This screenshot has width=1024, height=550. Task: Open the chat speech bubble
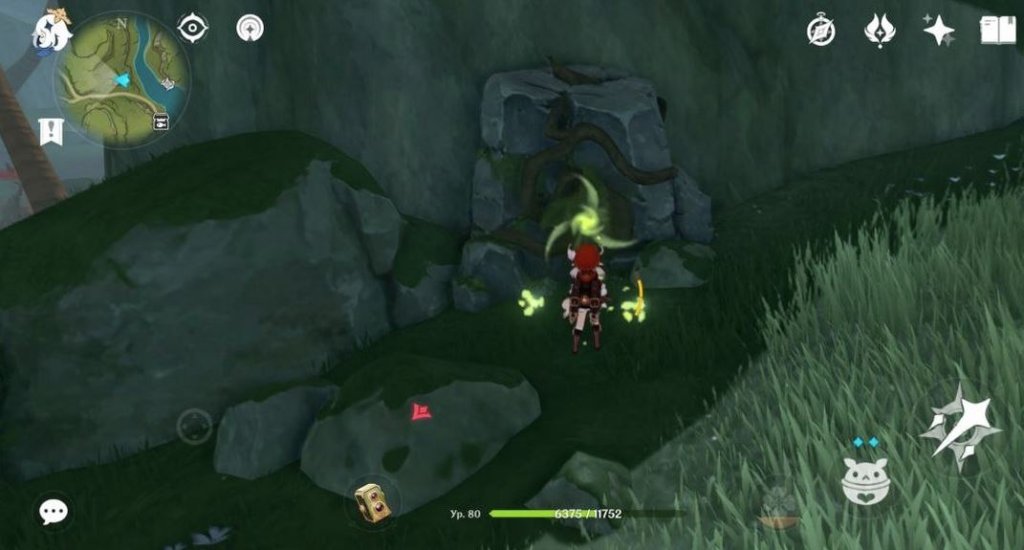(53, 512)
